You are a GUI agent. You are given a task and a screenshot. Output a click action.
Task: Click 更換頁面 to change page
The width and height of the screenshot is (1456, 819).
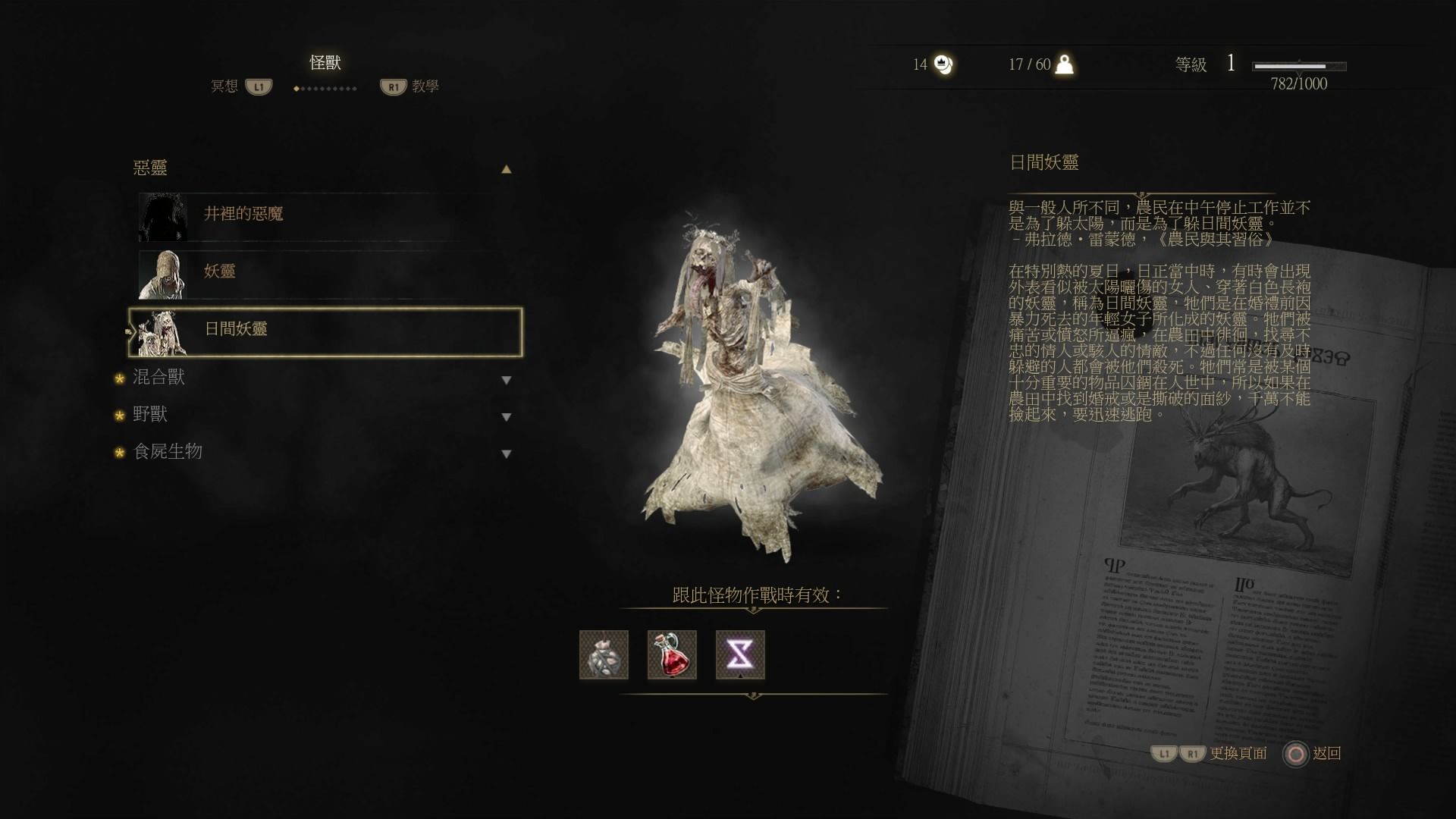click(1238, 753)
